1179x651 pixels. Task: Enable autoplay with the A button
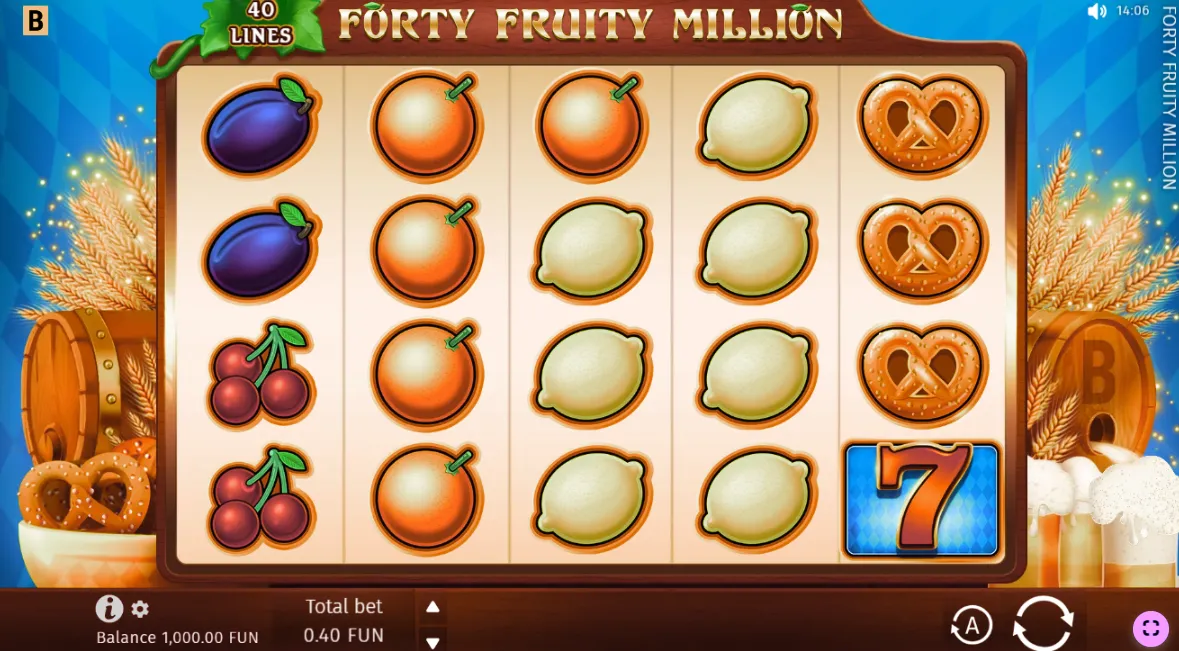[x=970, y=626]
